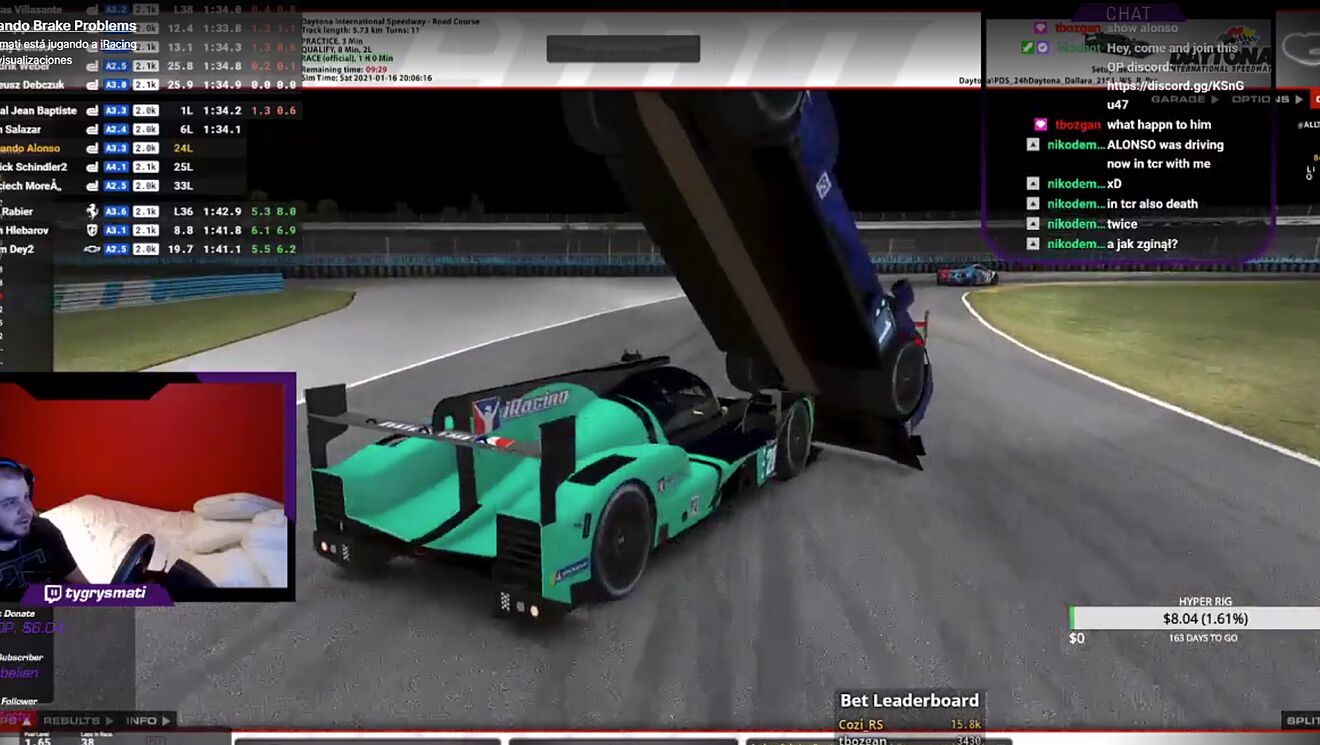This screenshot has height=745, width=1320.
Task: Click the Chevrolet bowtie icon beside Dey2
Action: click(93, 249)
